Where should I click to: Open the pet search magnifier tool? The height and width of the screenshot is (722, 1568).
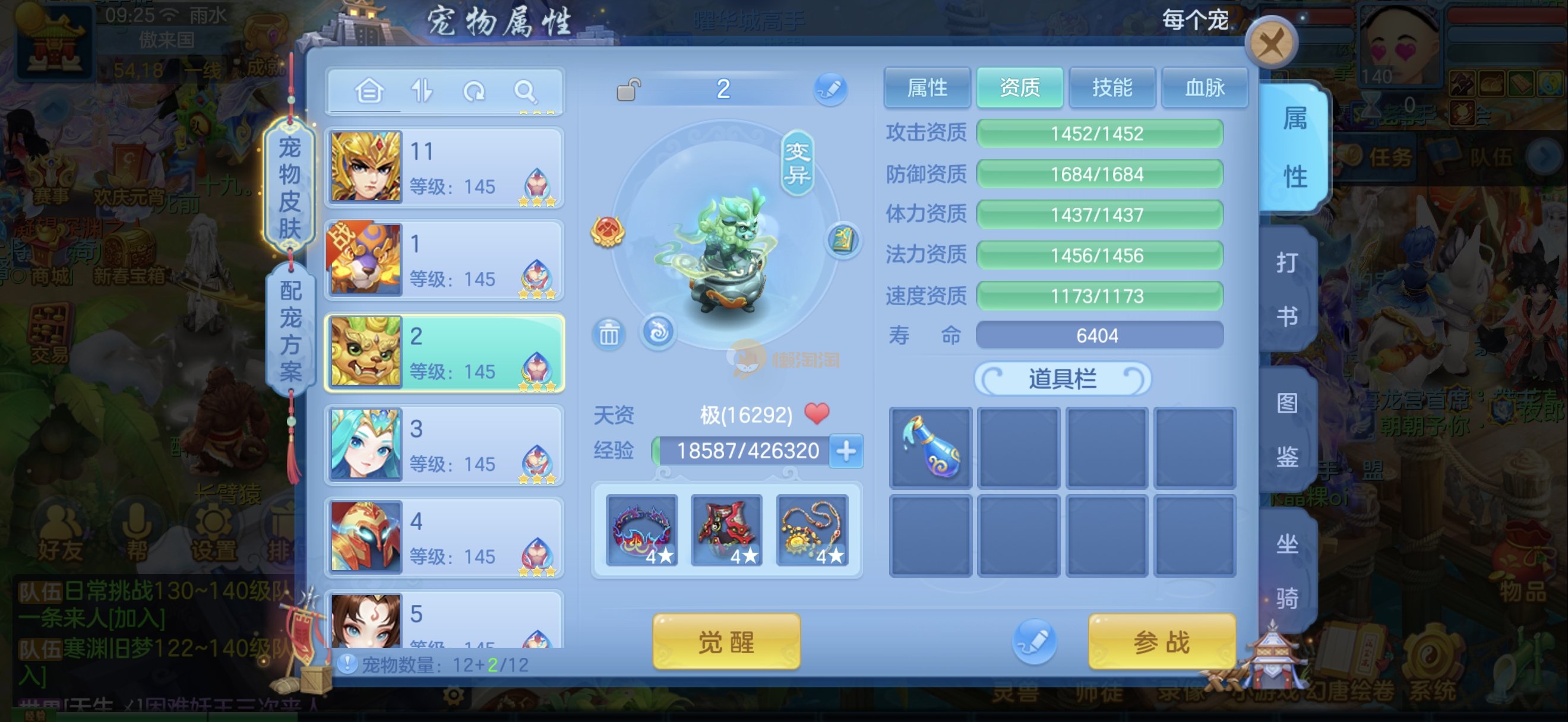tap(524, 92)
